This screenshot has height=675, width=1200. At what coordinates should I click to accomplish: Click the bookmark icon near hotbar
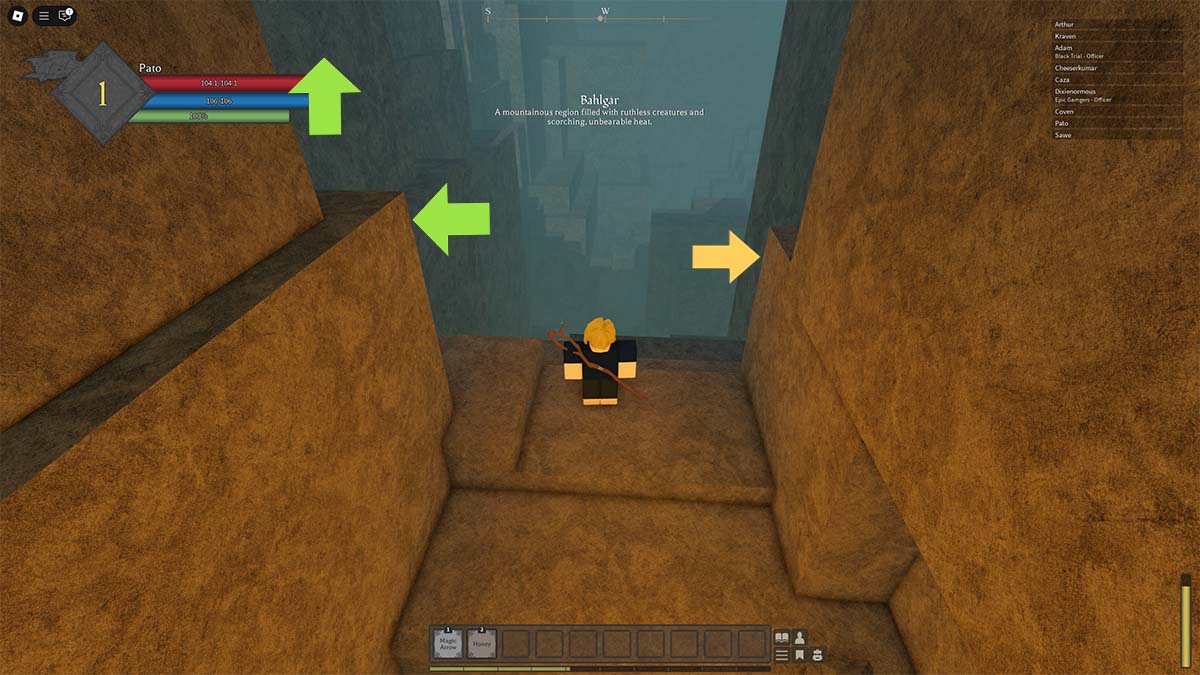point(800,655)
